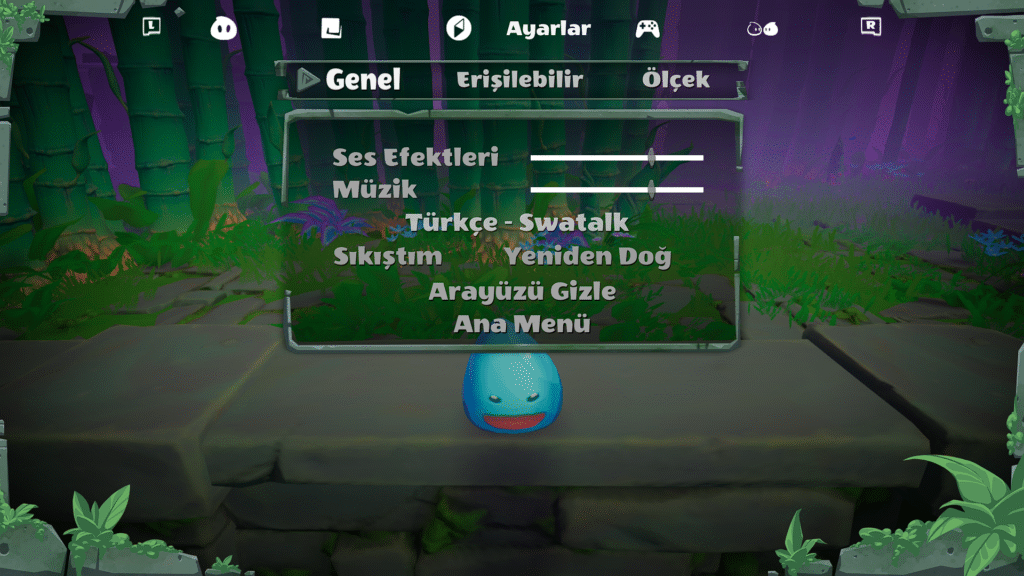Image resolution: width=1024 pixels, height=576 pixels.
Task: Adjust the Müzik volume slider
Action: point(651,189)
